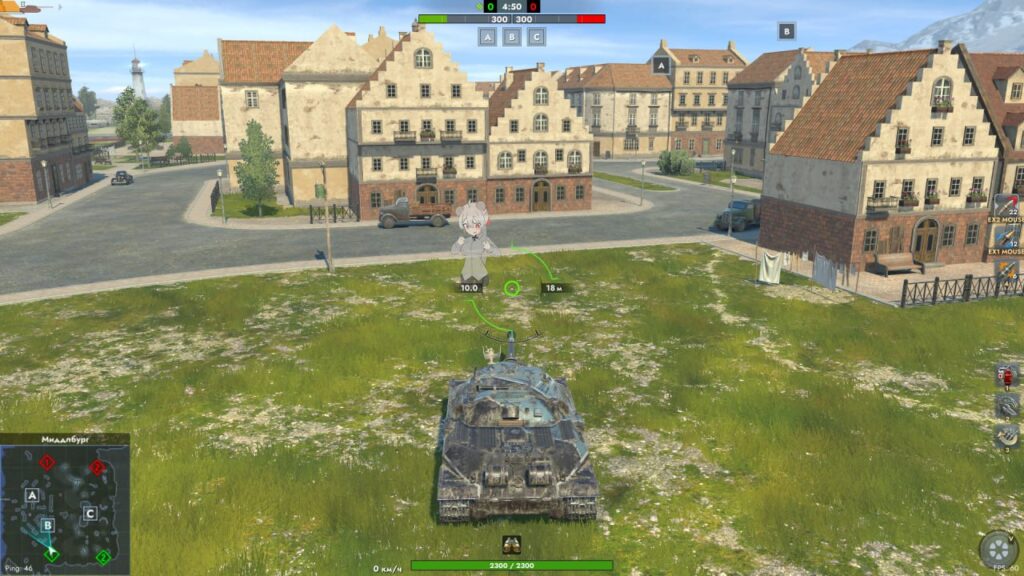Switch to the shell type with 12 rounds
This screenshot has width=1024, height=576.
pos(1006,239)
